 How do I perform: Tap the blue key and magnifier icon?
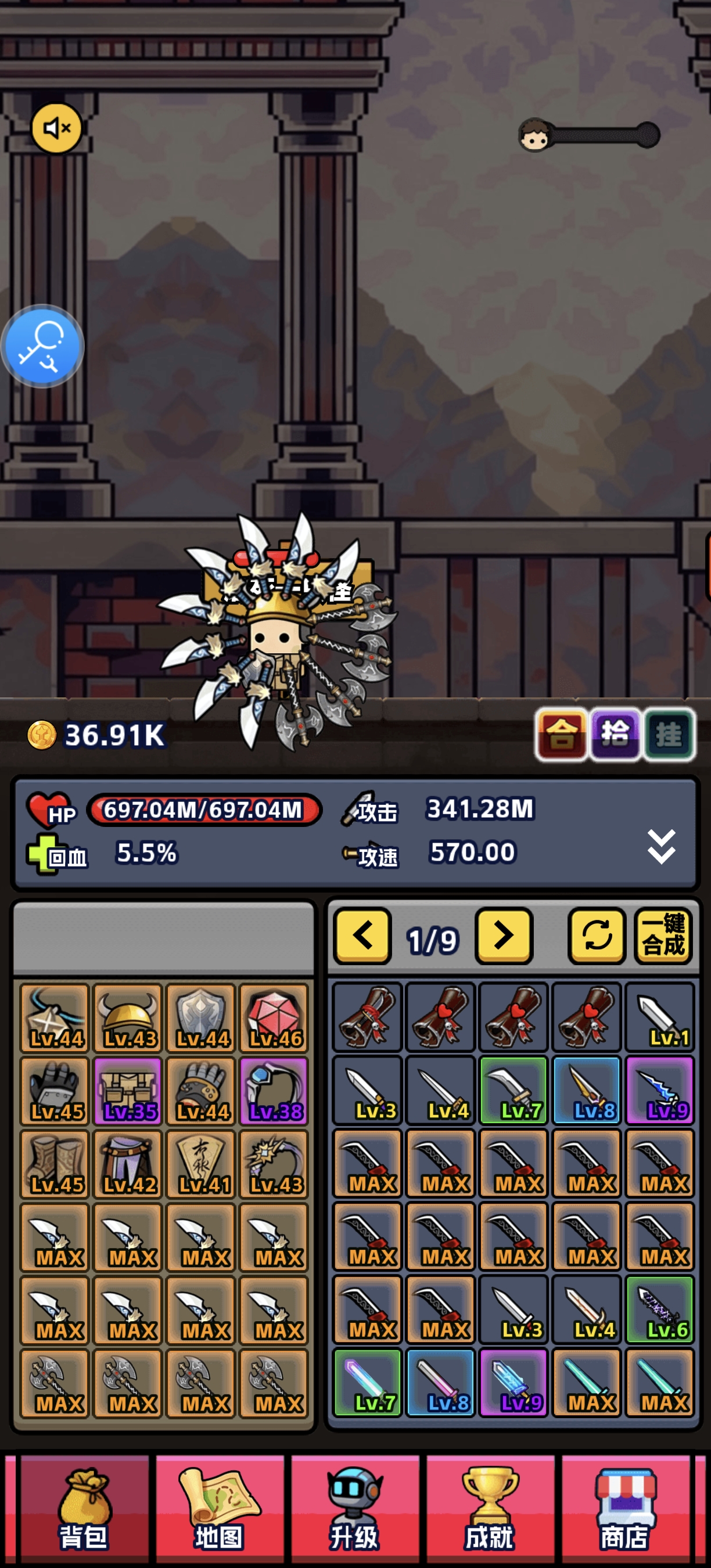42,346
